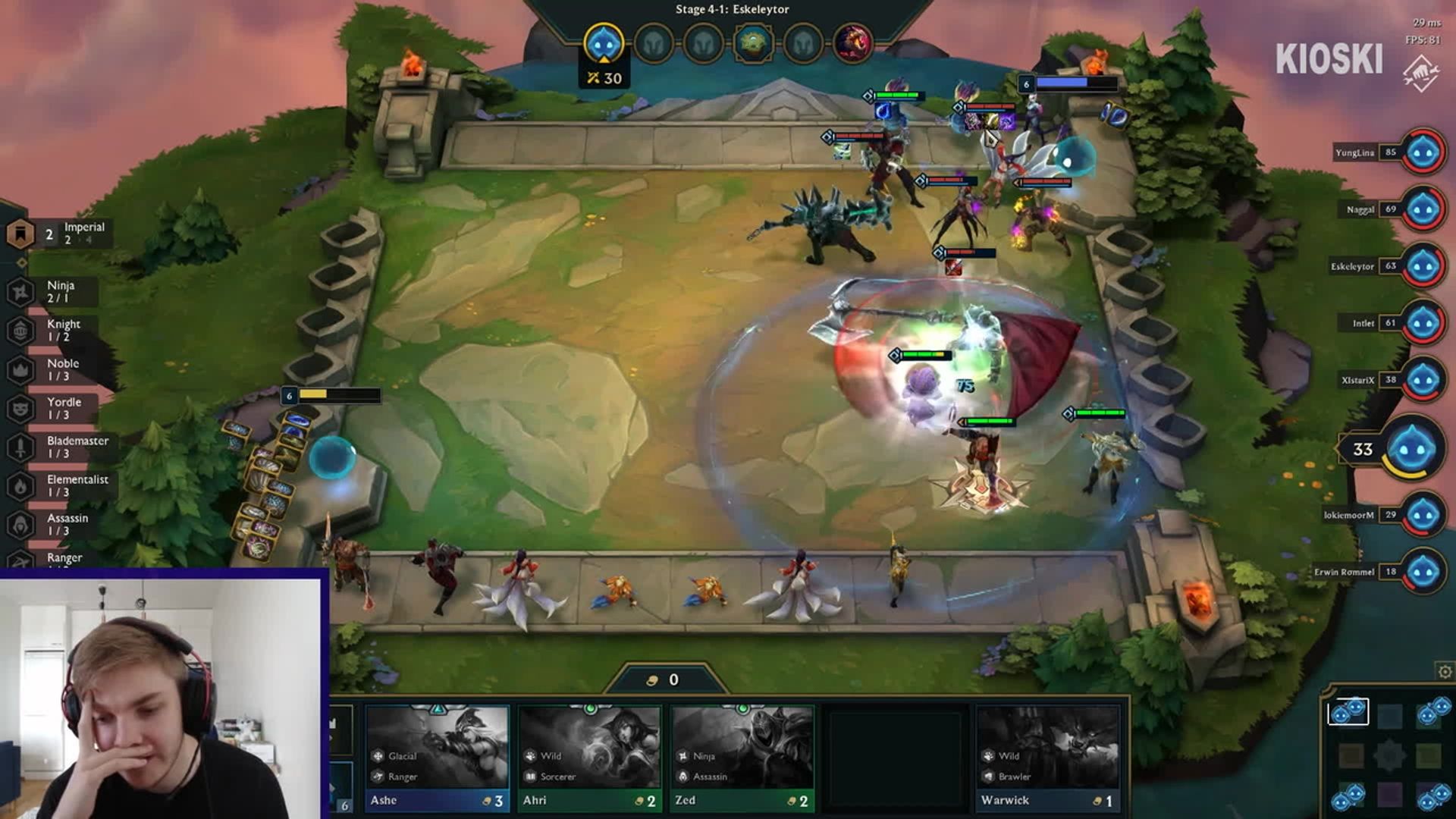Spectate YungLina's board
Image resolution: width=1456 pixels, height=819 pixels.
(x=1423, y=152)
